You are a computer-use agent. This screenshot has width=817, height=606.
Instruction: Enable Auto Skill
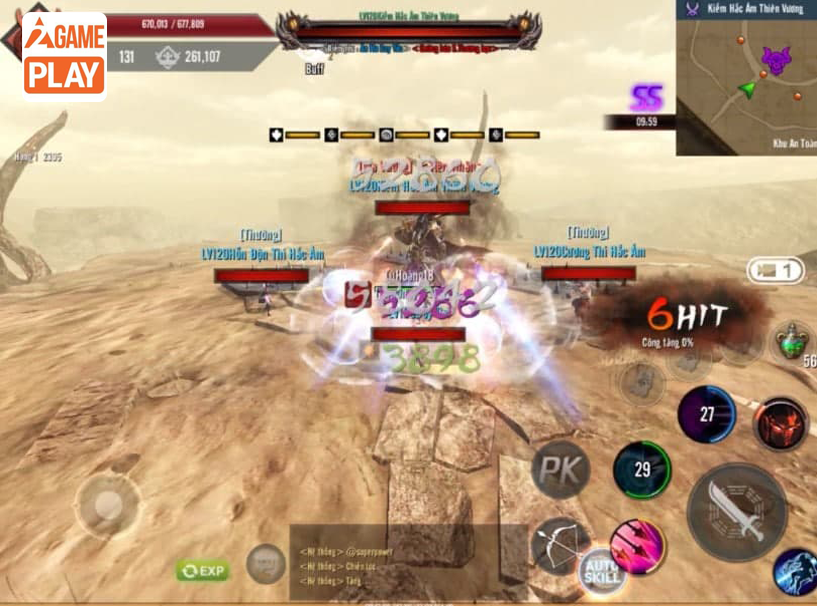(x=602, y=572)
